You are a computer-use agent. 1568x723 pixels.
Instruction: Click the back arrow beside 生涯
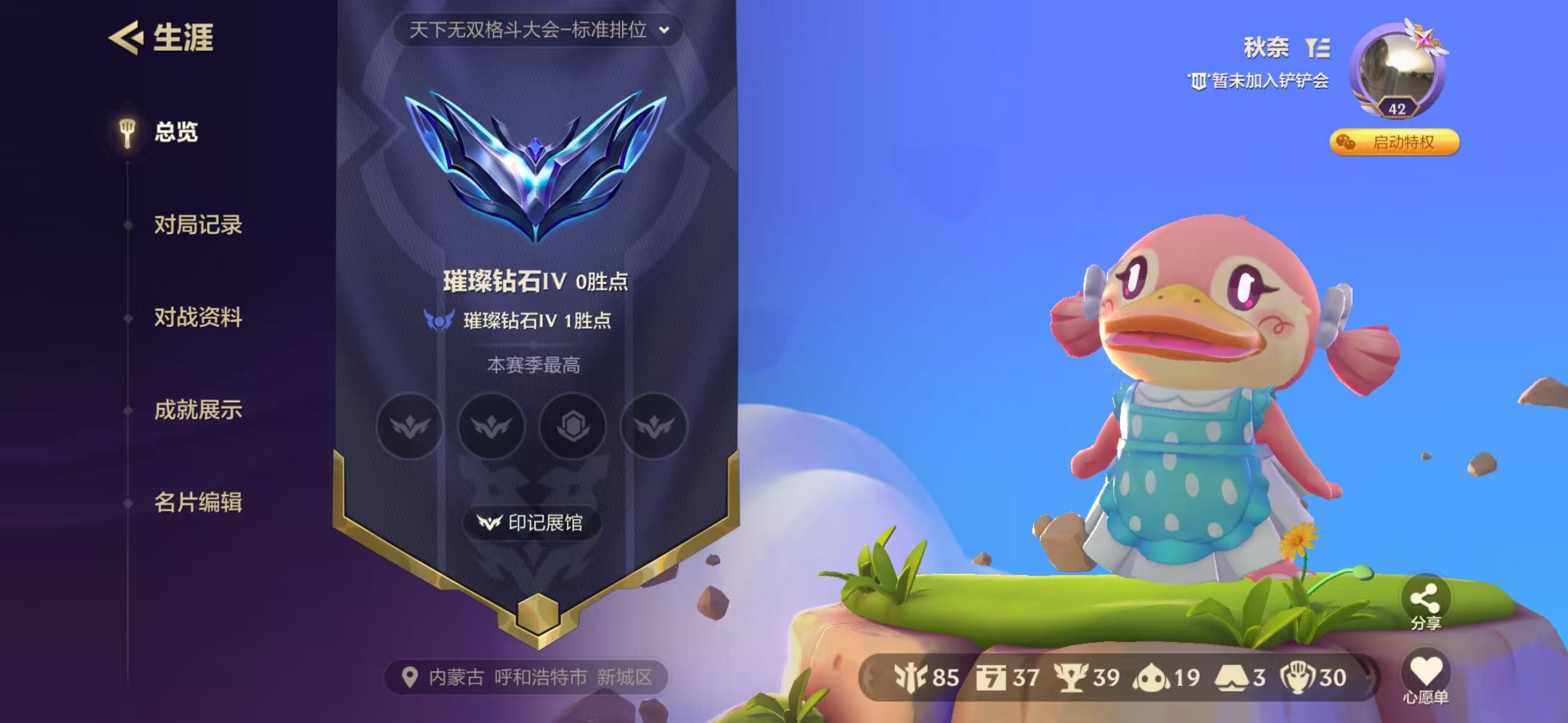pyautogui.click(x=126, y=39)
